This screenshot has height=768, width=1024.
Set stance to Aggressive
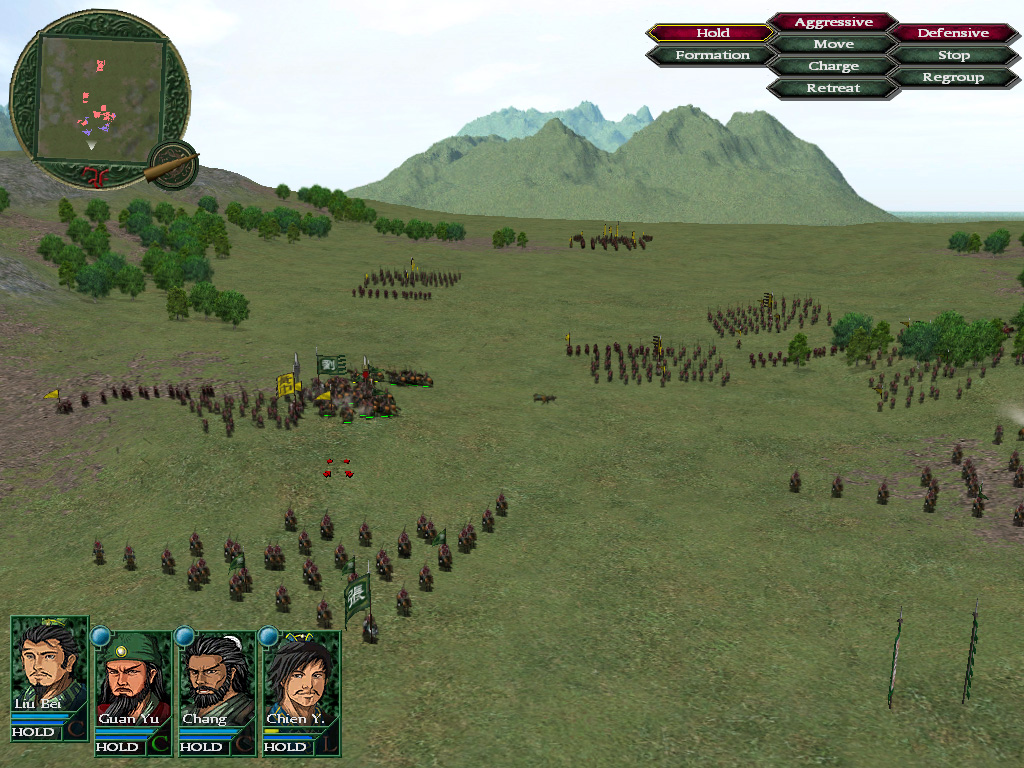point(833,22)
